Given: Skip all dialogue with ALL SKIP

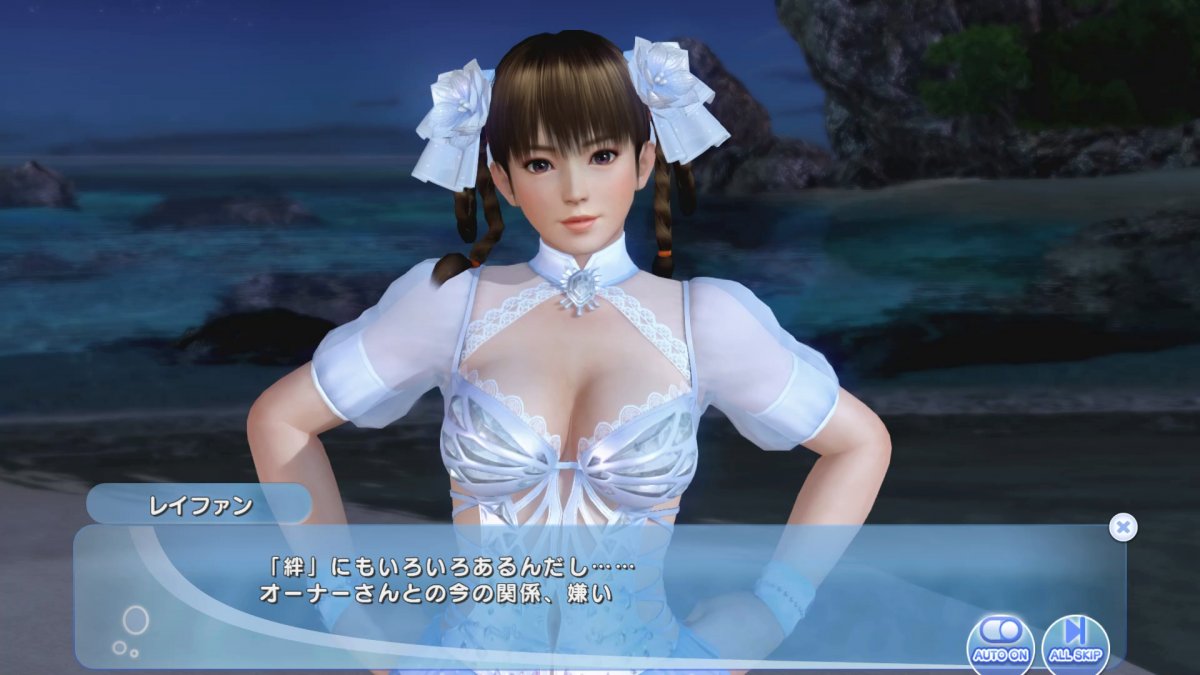Looking at the screenshot, I should click(1075, 642).
